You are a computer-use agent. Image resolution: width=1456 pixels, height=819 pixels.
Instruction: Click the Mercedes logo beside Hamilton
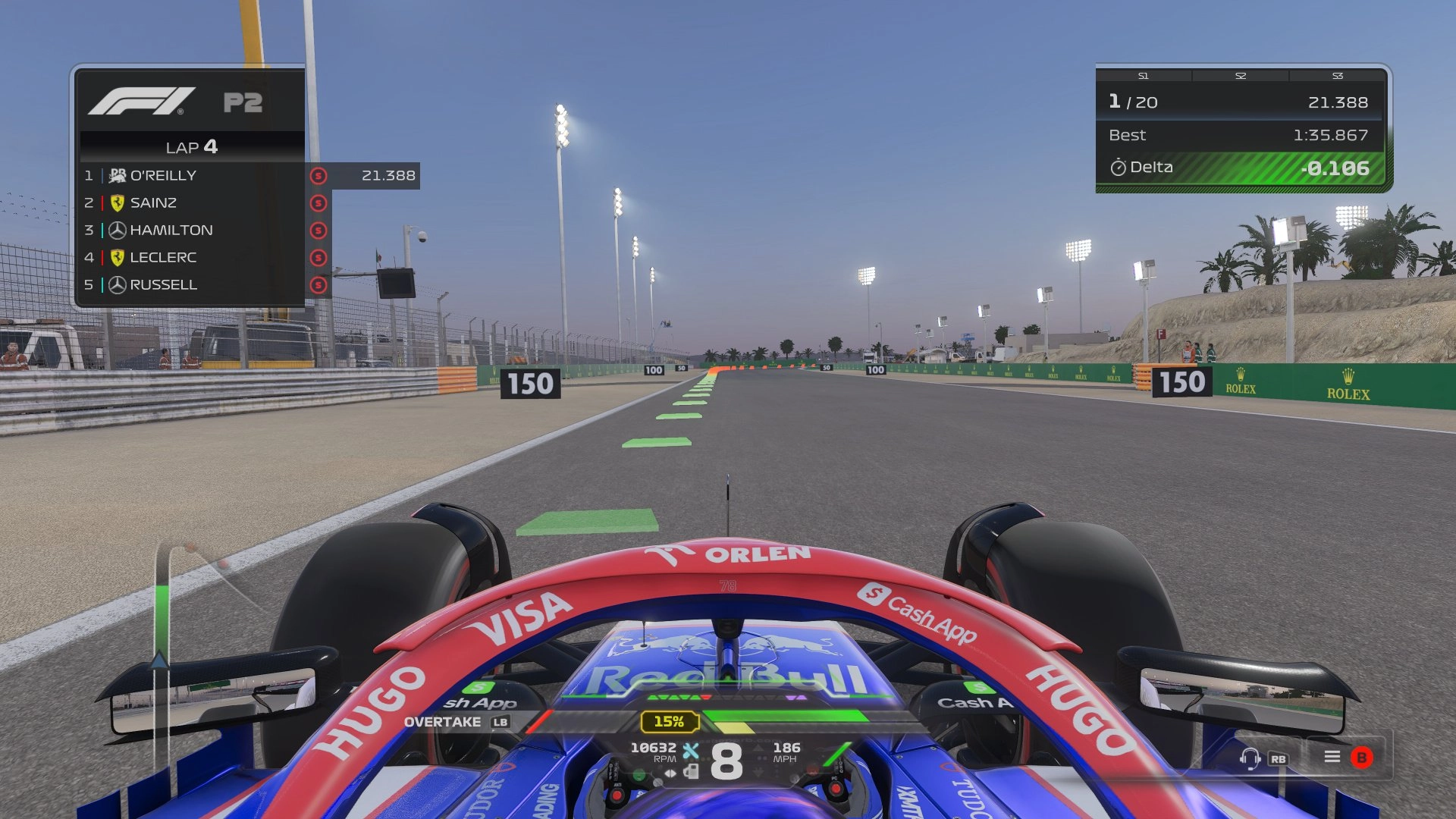pos(118,230)
